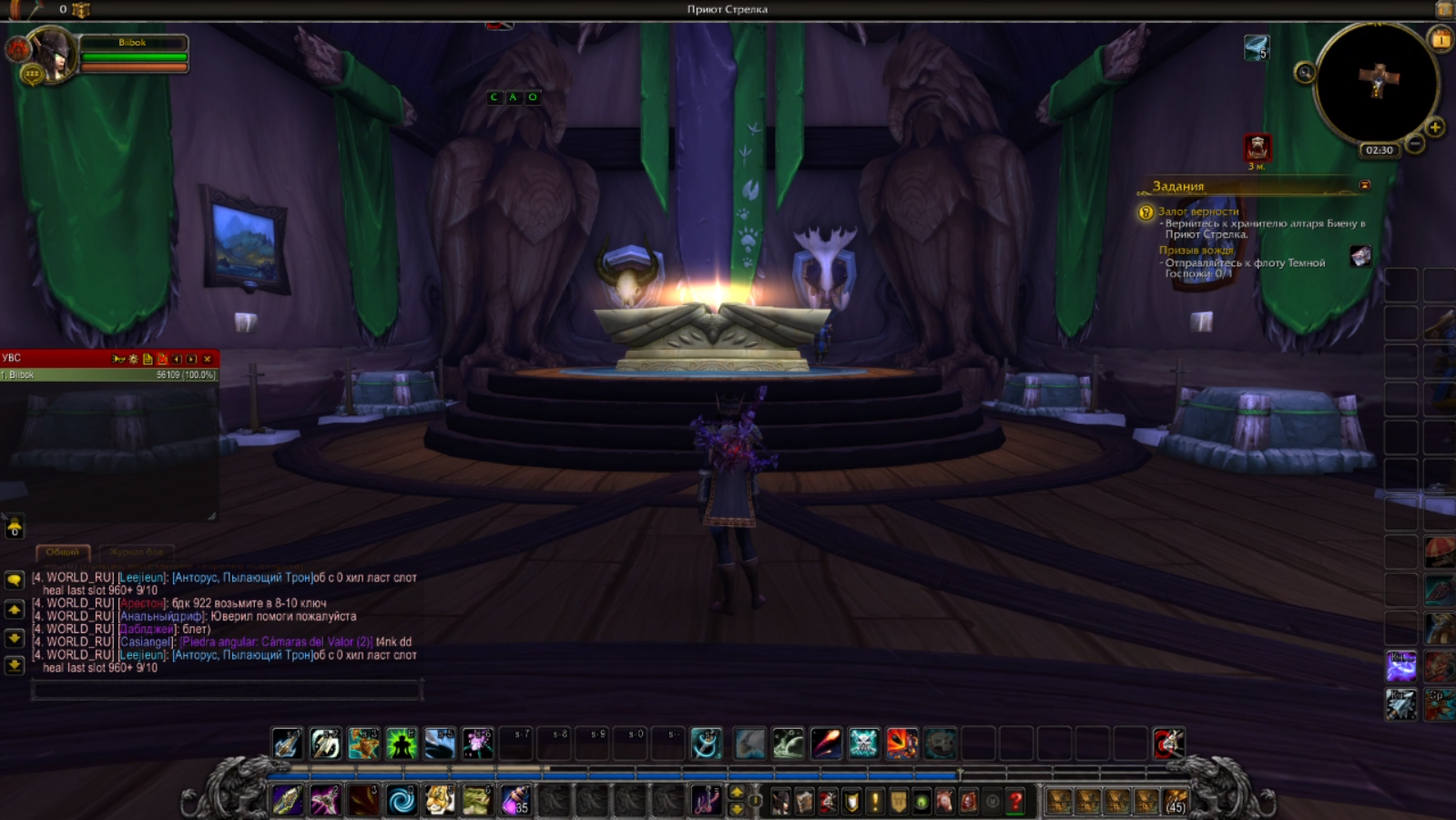Close the УВС damage meter window
Screen dimensions: 1456x820
coord(207,359)
